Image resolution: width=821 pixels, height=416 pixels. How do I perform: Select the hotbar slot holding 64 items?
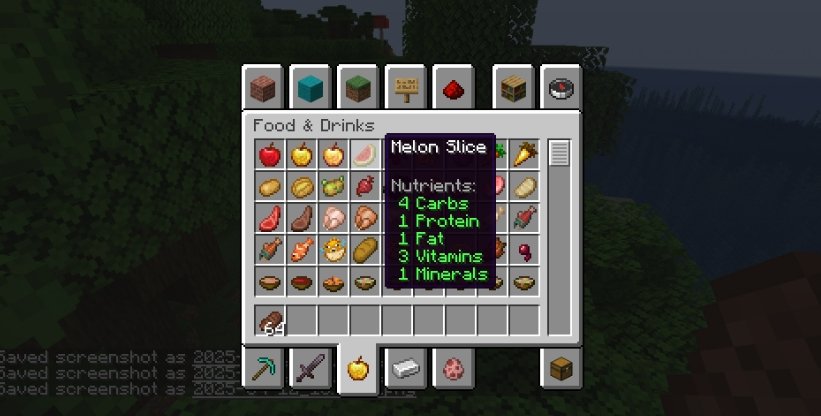tap(269, 321)
